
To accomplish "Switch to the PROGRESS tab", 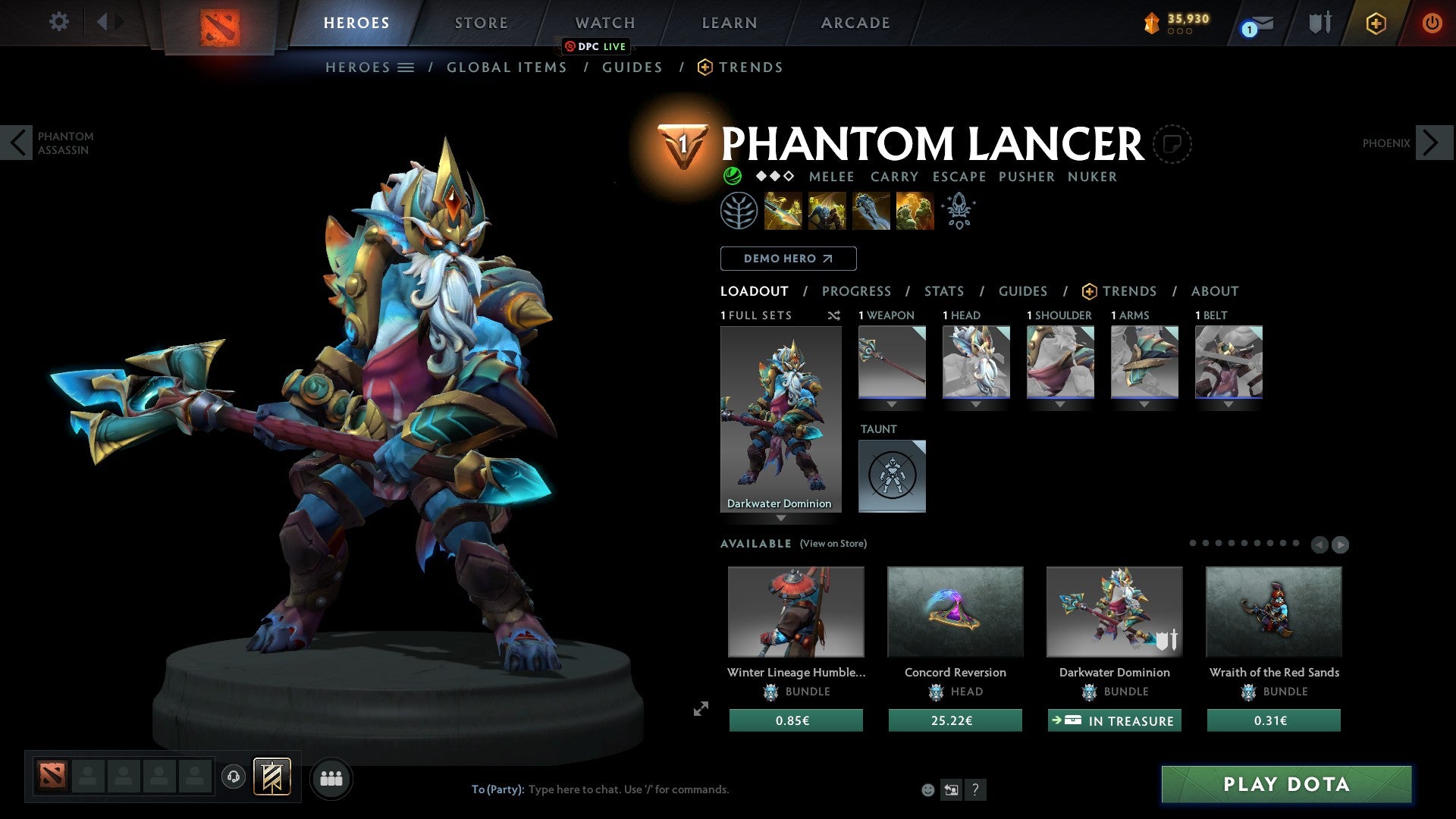I will pyautogui.click(x=857, y=291).
